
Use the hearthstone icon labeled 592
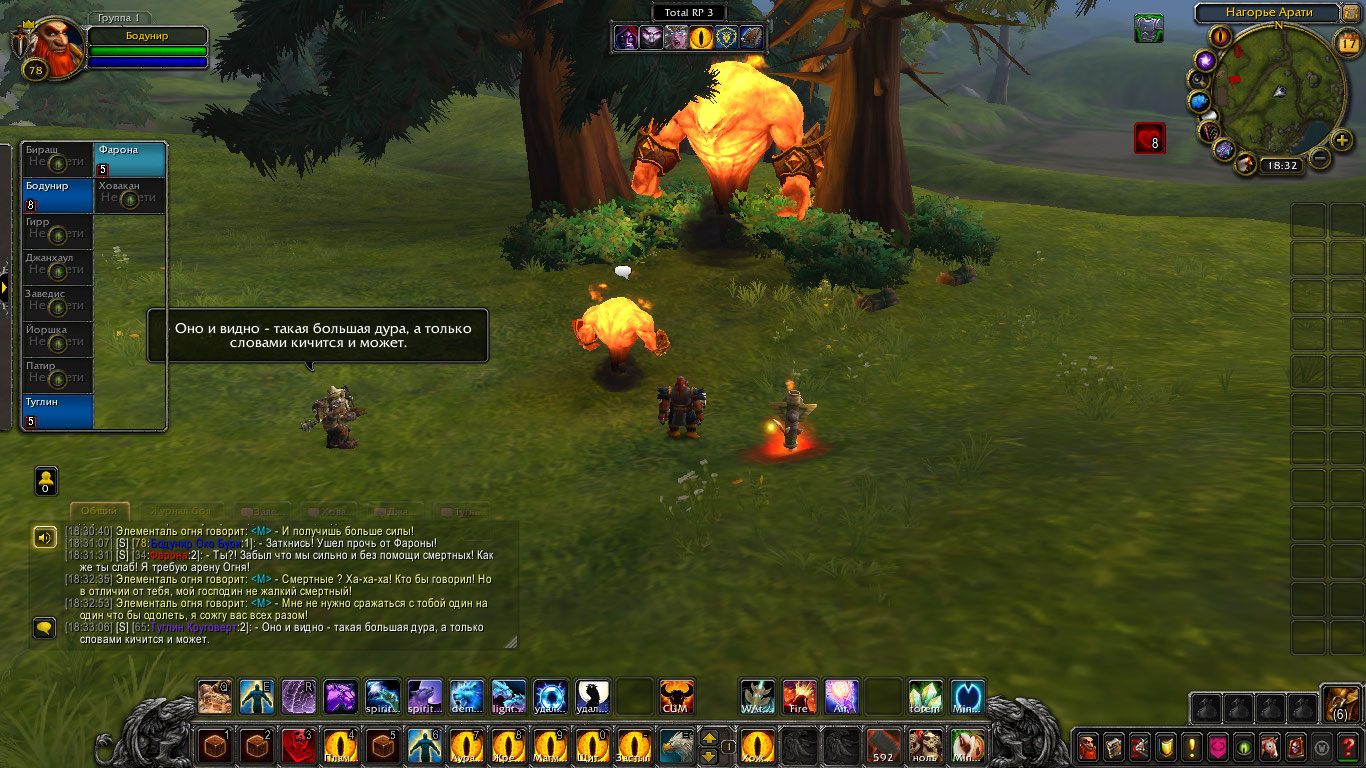tap(883, 746)
